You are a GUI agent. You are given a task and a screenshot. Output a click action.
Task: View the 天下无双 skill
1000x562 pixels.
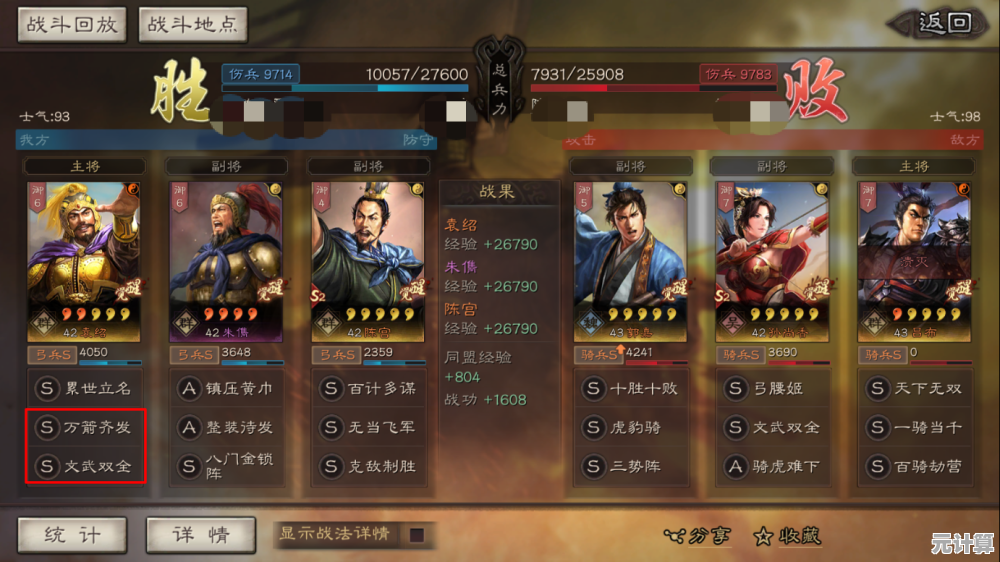point(914,388)
